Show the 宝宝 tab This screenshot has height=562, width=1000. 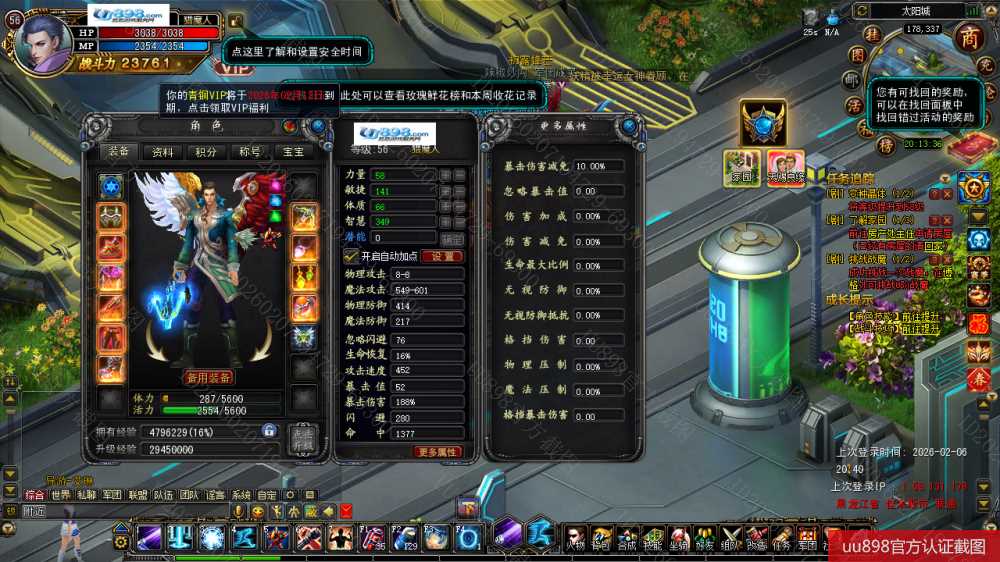pos(293,152)
